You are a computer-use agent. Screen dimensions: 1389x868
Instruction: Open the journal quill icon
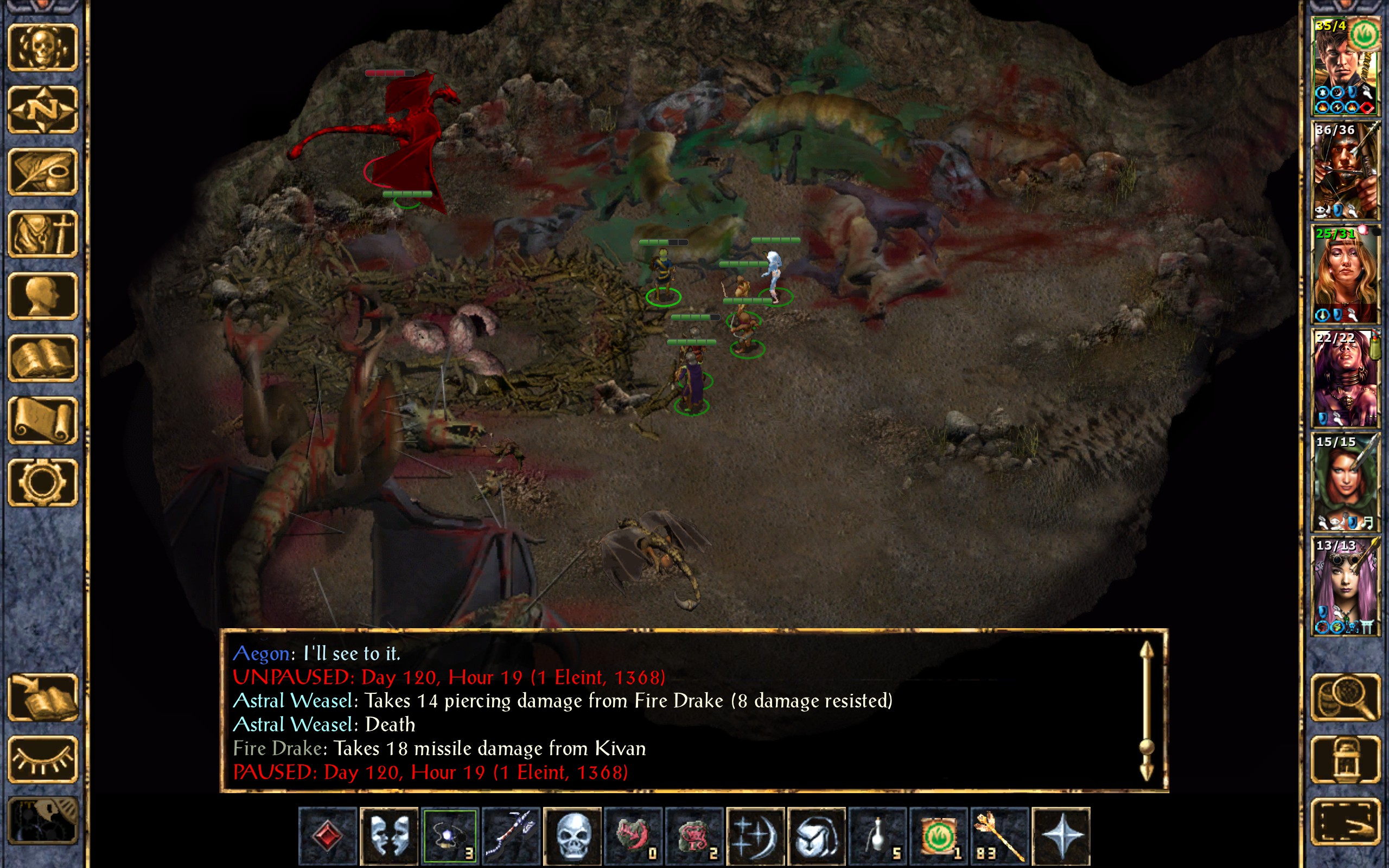tap(43, 171)
